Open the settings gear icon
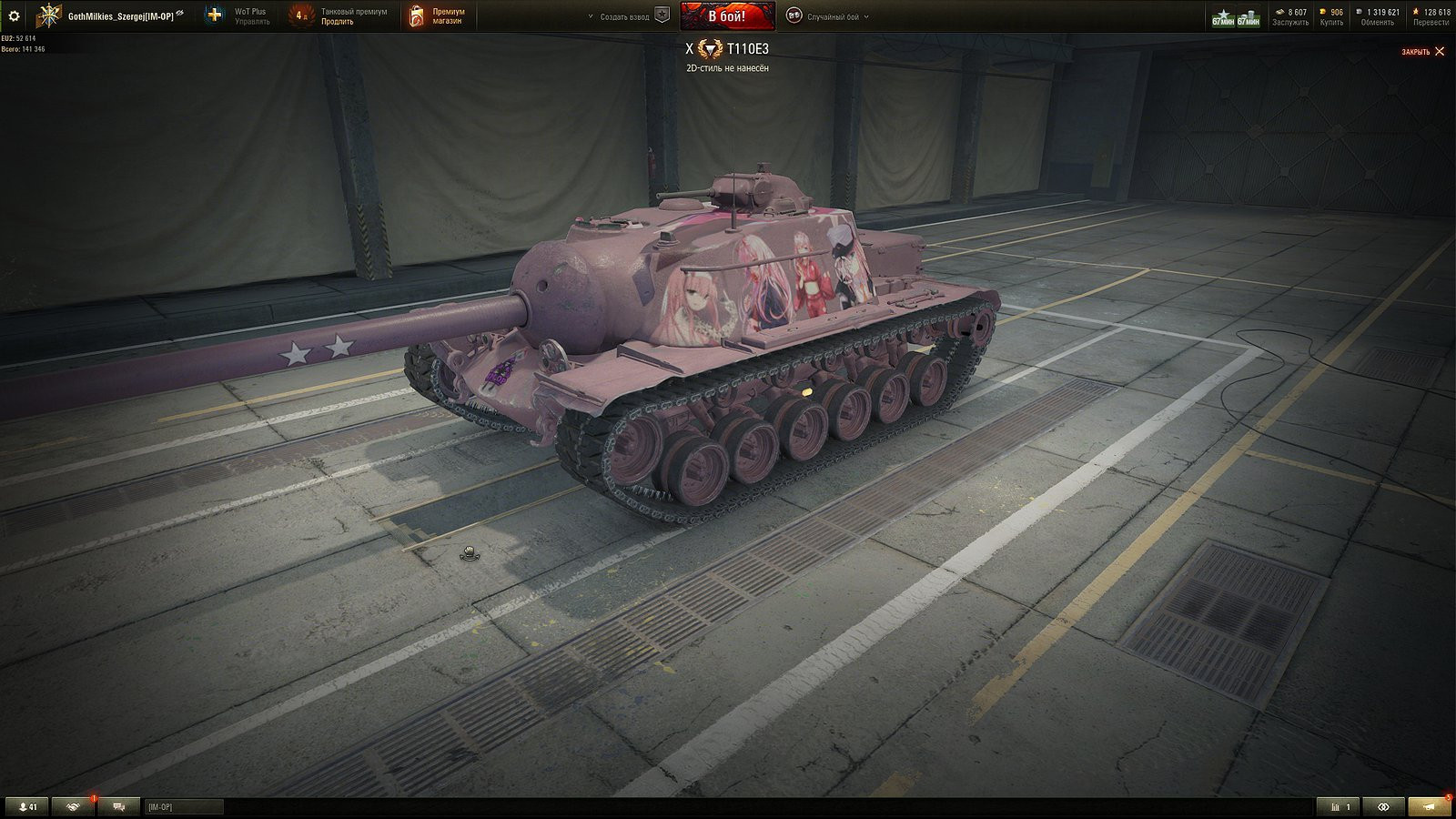This screenshot has height=819, width=1456. (x=14, y=15)
